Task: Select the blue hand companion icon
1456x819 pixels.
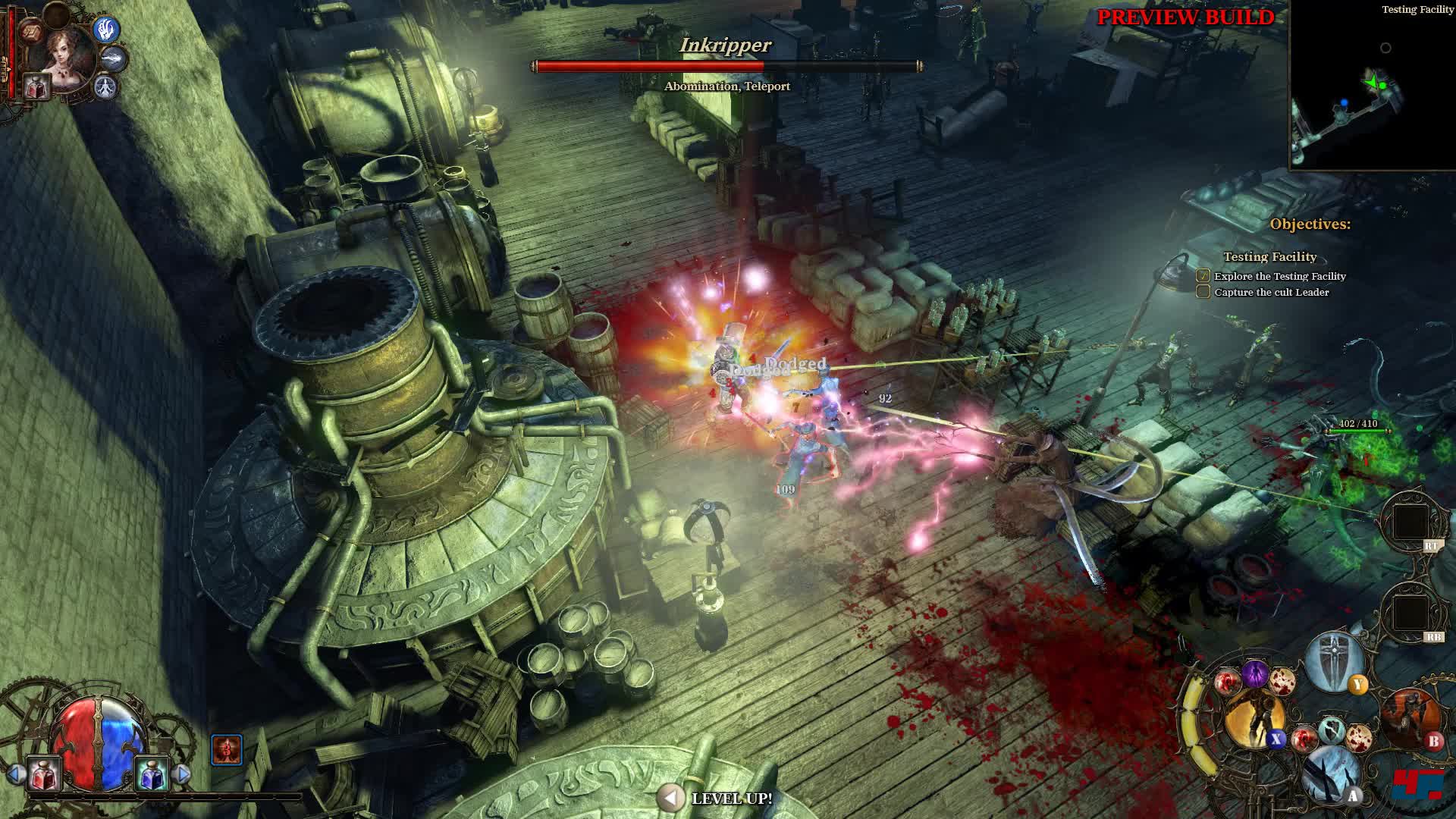Action: (107, 29)
